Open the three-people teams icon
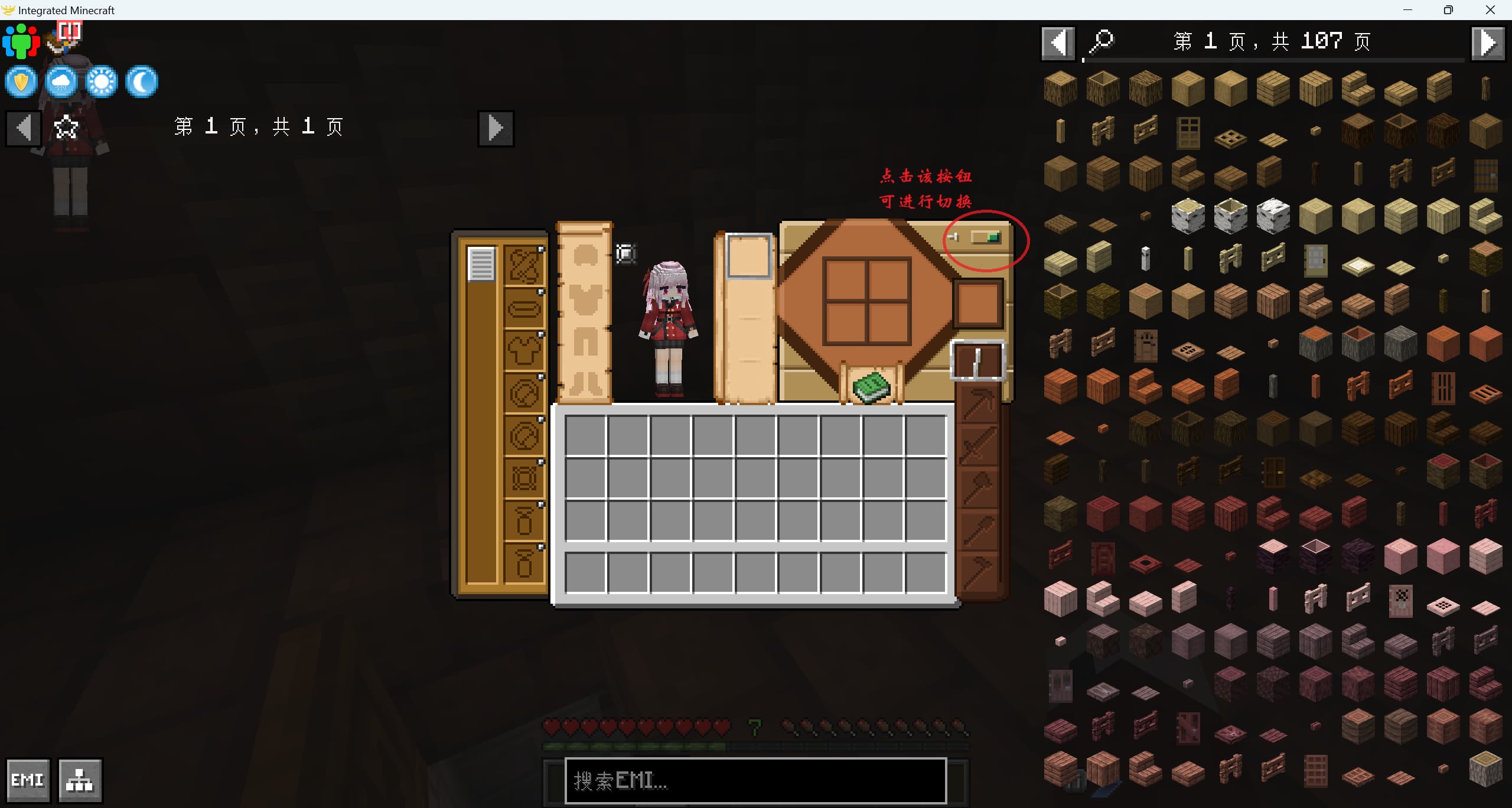This screenshot has width=1512, height=808. [x=21, y=41]
